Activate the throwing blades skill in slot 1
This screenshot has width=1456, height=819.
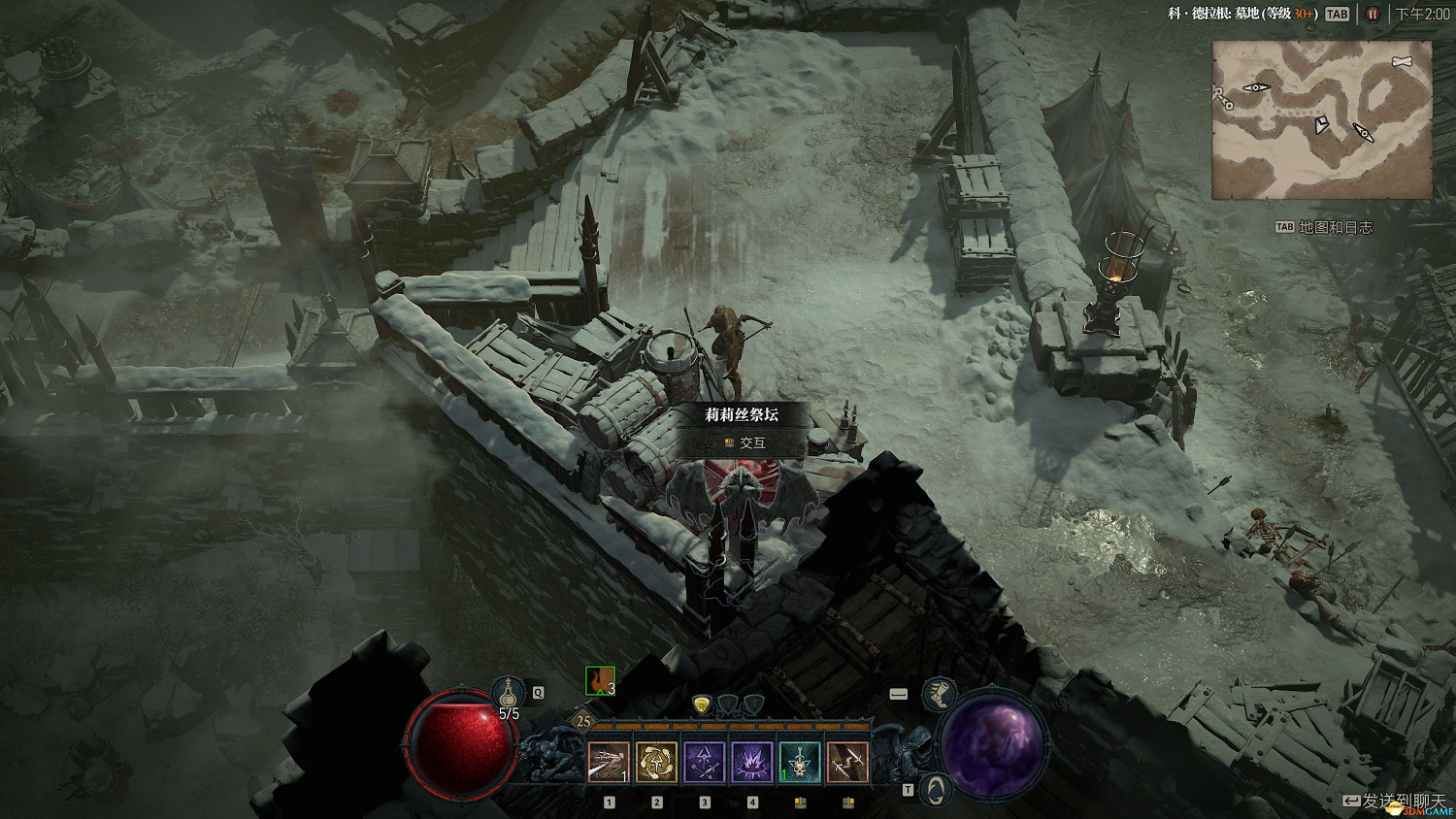tap(609, 762)
